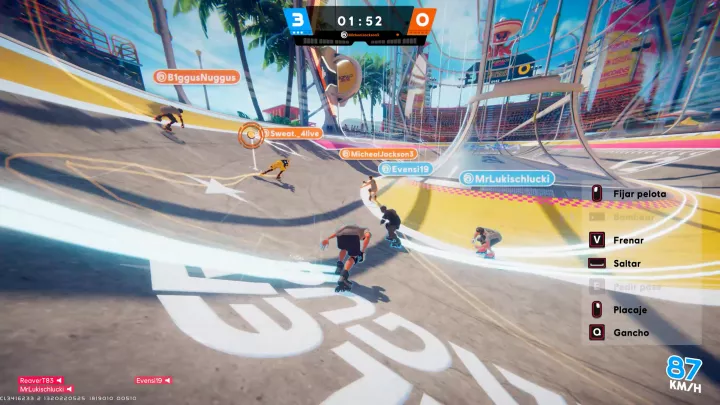The width and height of the screenshot is (720, 405).
Task: Select MrLukischlucki's voice chat tag
Action: click(44, 389)
